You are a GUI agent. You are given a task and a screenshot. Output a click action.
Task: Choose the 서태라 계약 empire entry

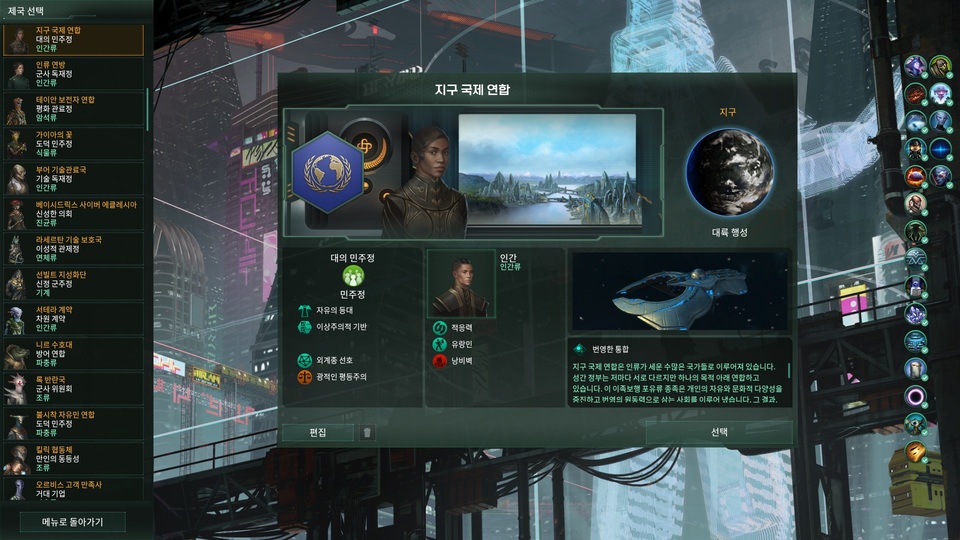73,320
